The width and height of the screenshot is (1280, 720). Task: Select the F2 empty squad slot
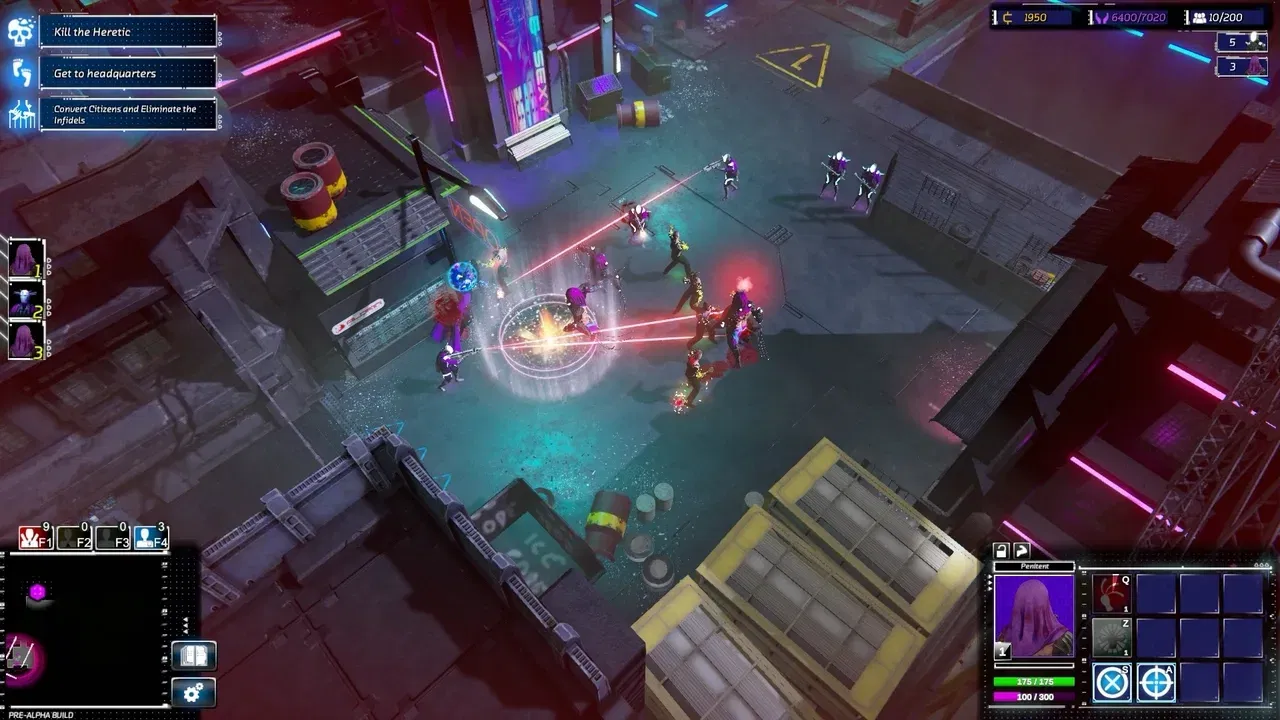[x=72, y=536]
